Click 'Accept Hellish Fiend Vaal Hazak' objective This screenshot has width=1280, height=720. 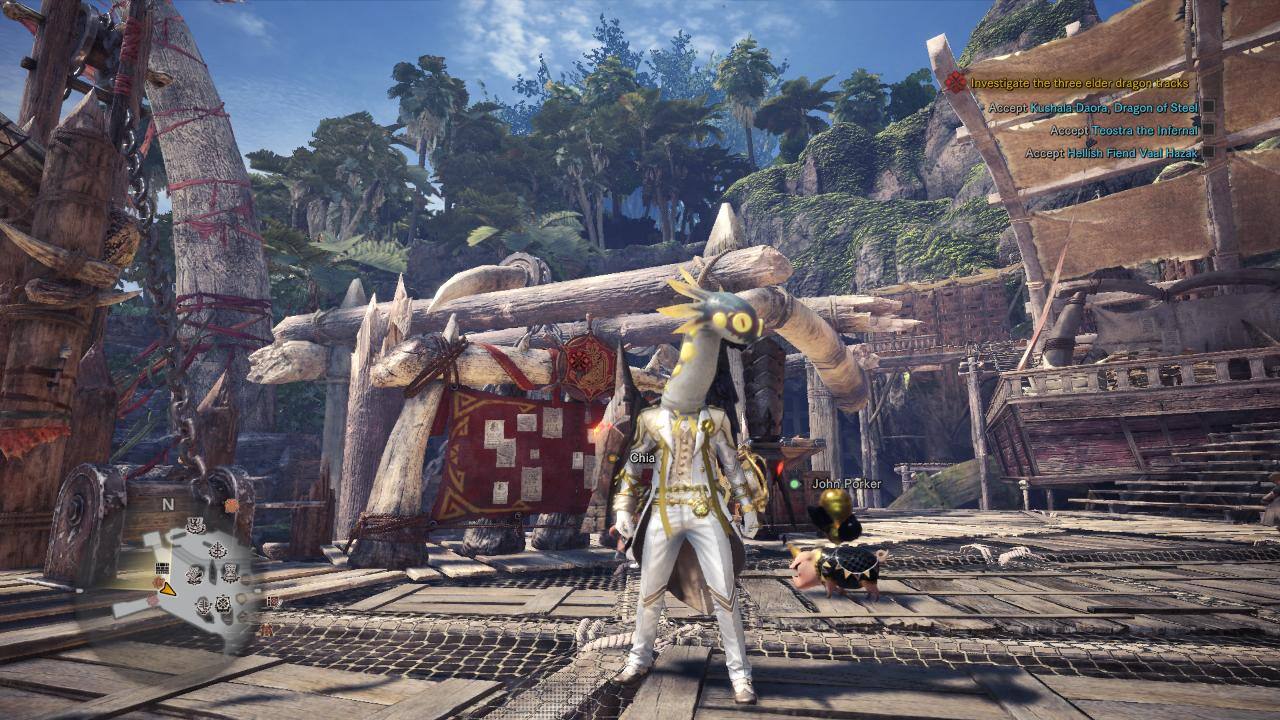[1112, 153]
